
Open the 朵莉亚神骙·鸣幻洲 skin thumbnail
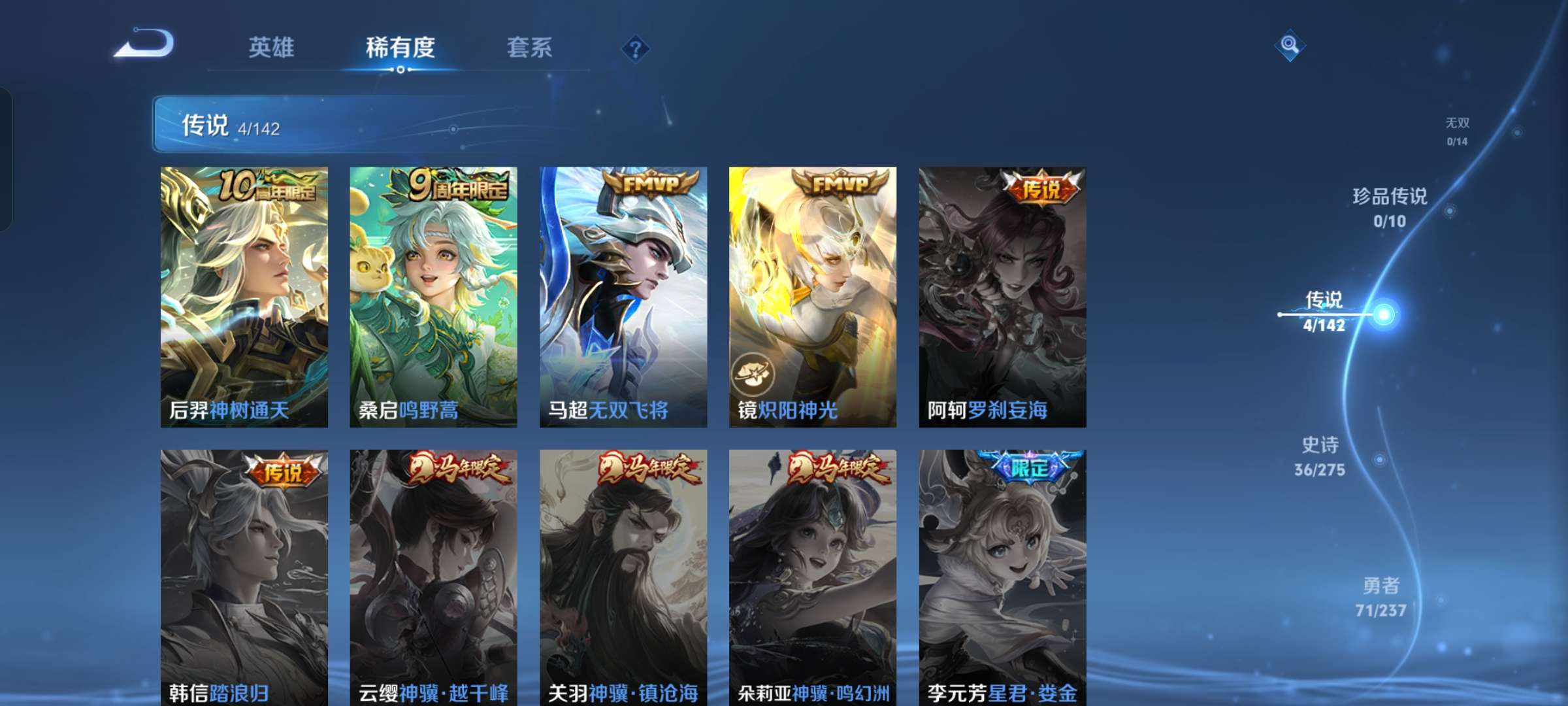coord(813,569)
